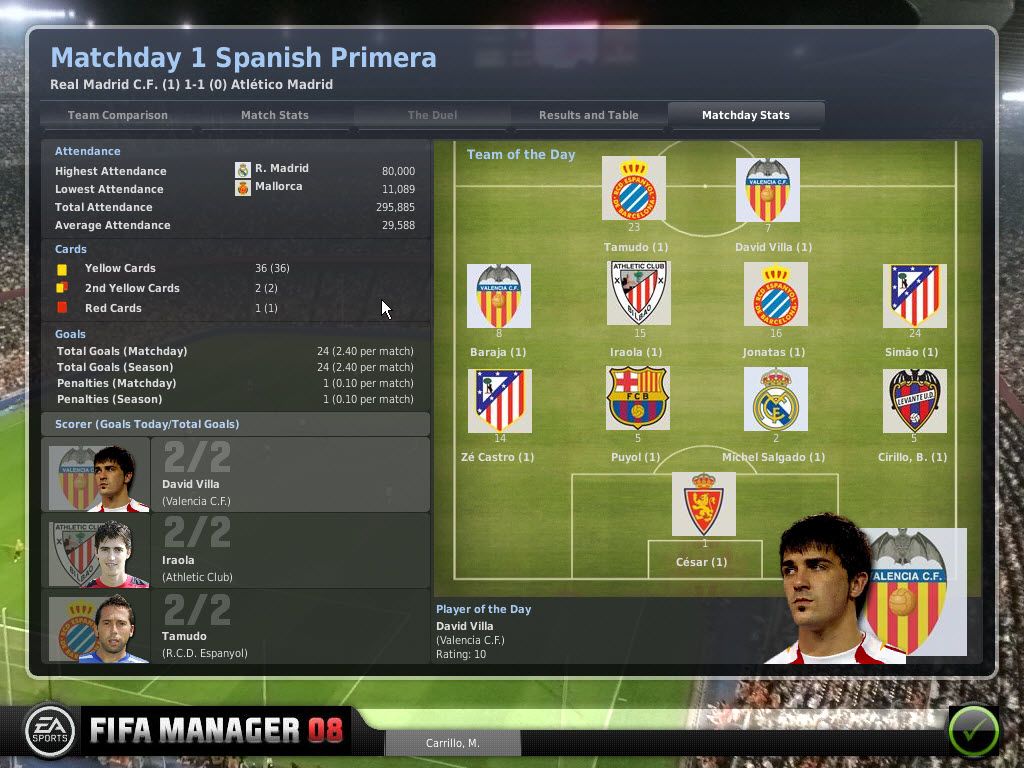Open the Match Stats tab
The width and height of the screenshot is (1024, 768).
[274, 115]
